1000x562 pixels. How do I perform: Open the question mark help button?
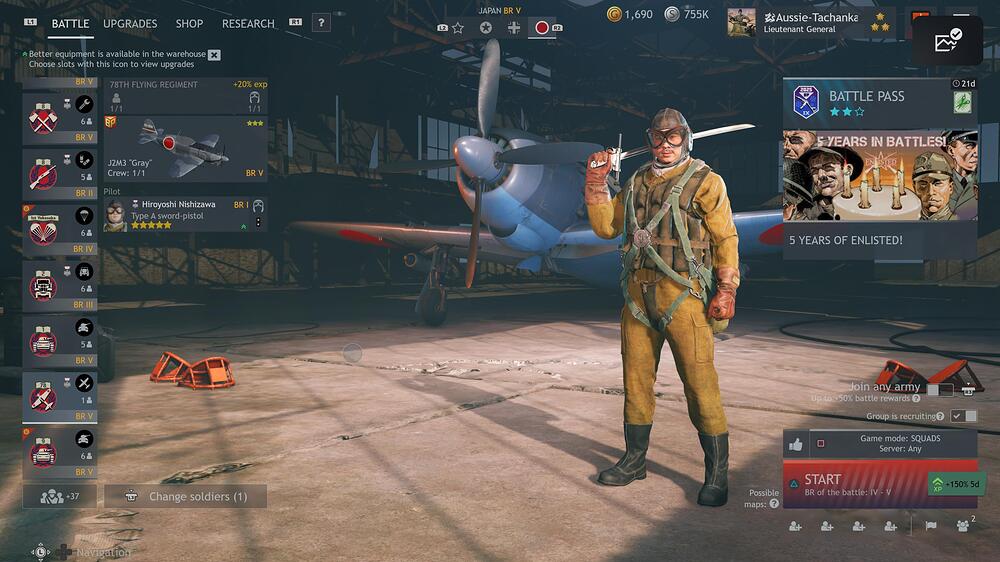pyautogui.click(x=321, y=23)
